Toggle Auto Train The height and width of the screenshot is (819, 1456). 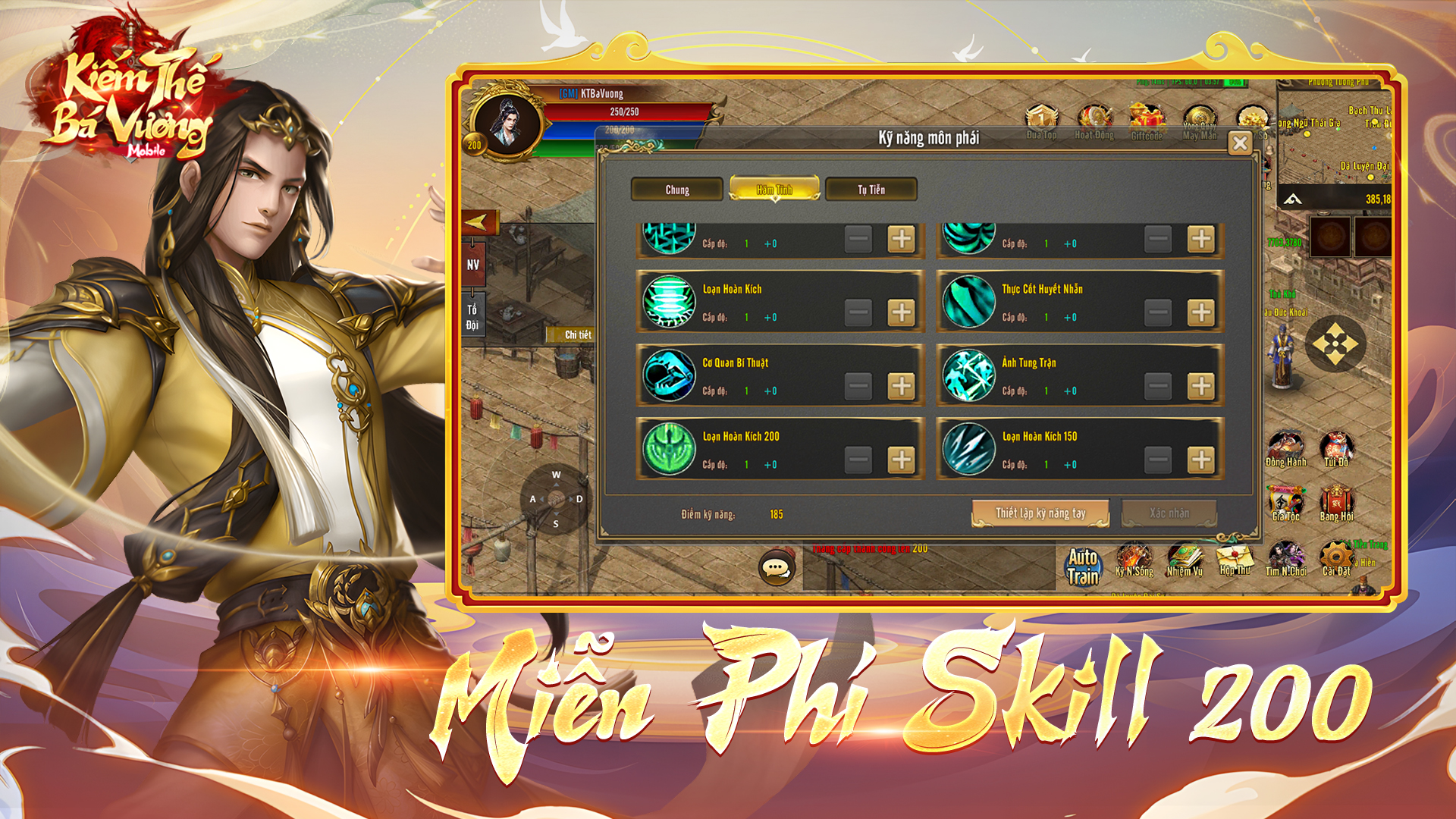1083,566
